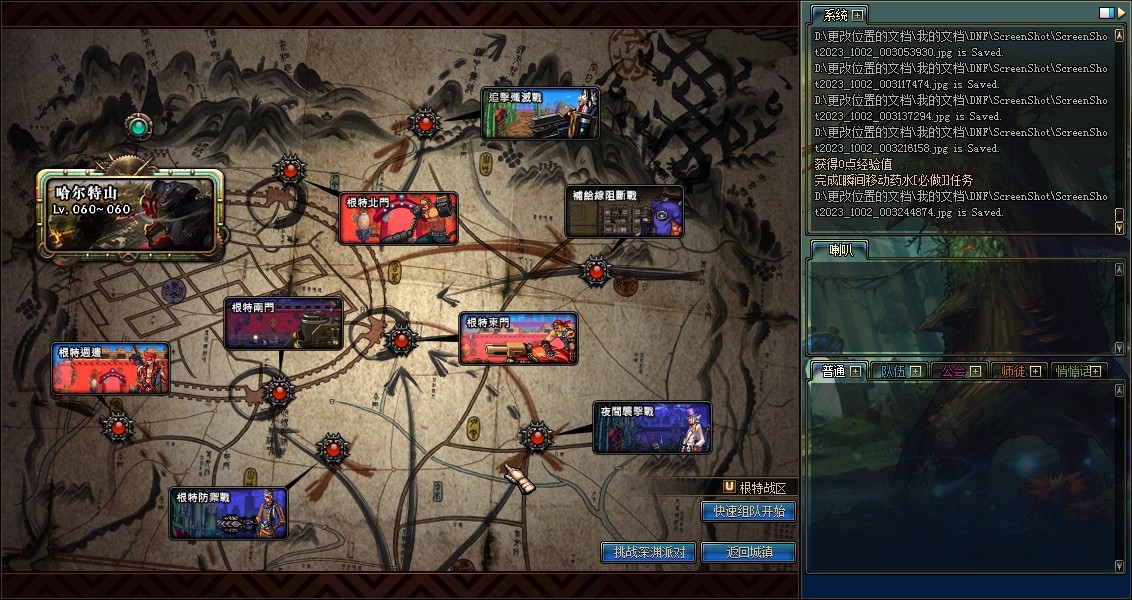1132x600 pixels.
Task: Select the 根特北門 dungeon thumbnail
Action: (399, 218)
